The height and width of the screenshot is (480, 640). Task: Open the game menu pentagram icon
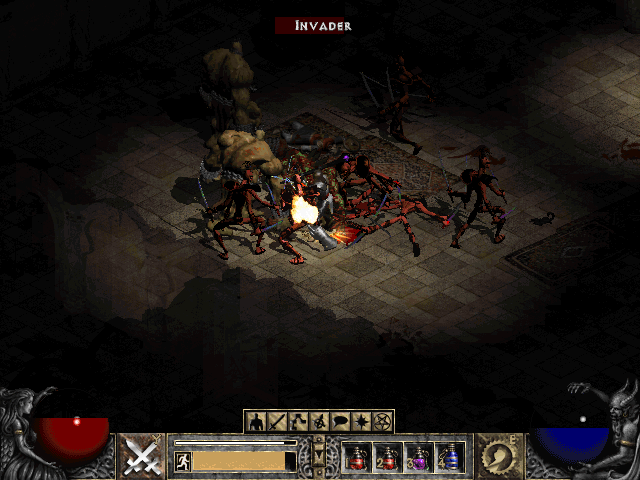(384, 421)
